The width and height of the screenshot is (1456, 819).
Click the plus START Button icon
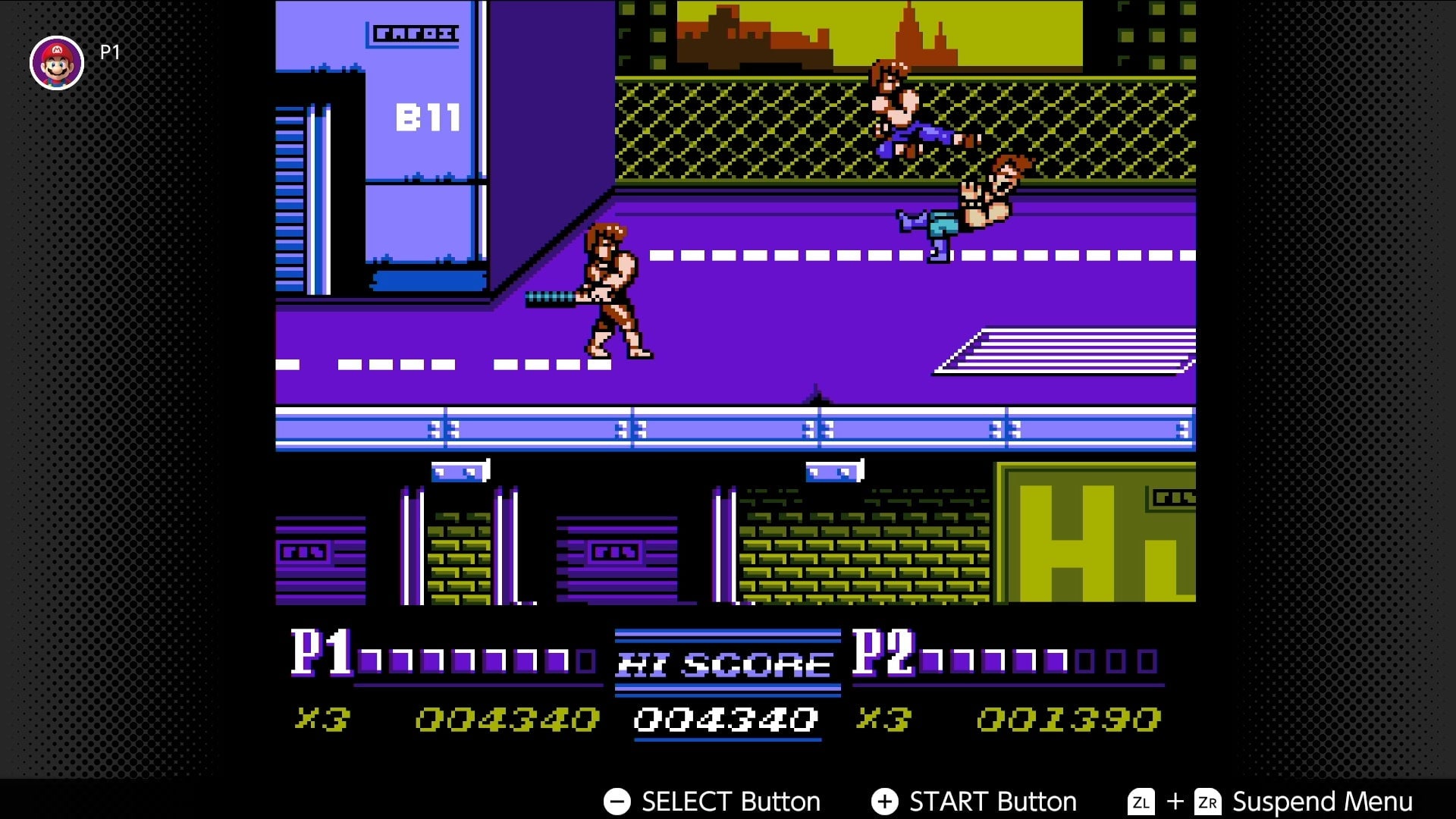[x=884, y=801]
